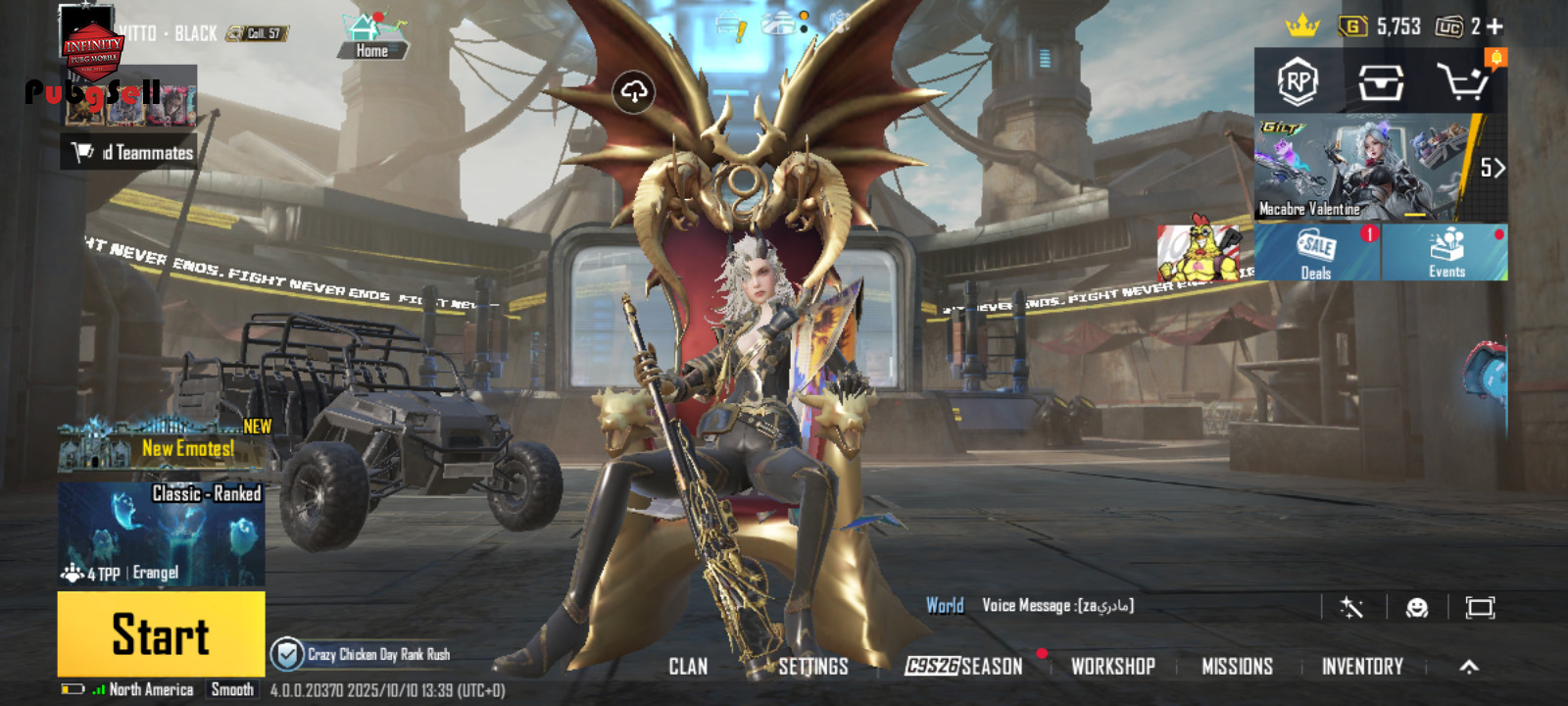
Task: Open the Home button at top
Action: pos(371,36)
